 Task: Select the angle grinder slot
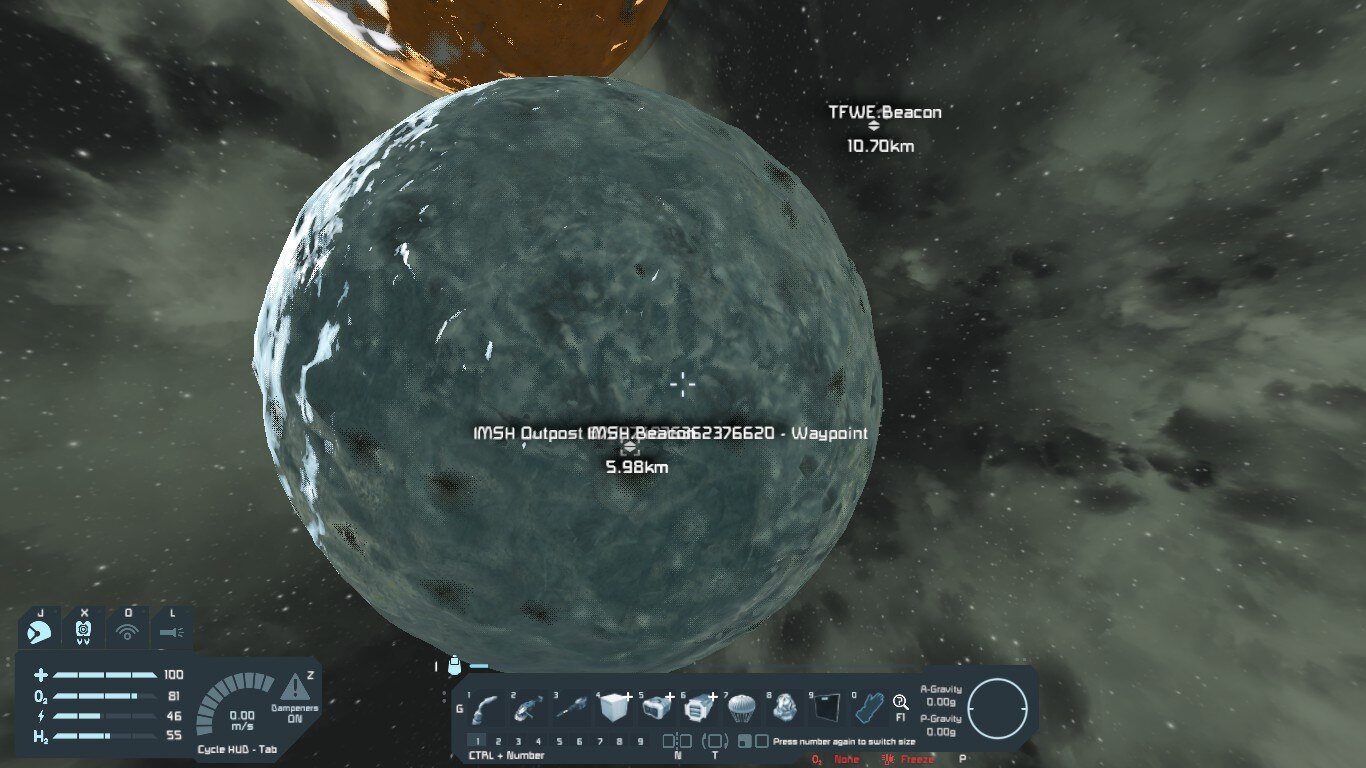coord(527,709)
